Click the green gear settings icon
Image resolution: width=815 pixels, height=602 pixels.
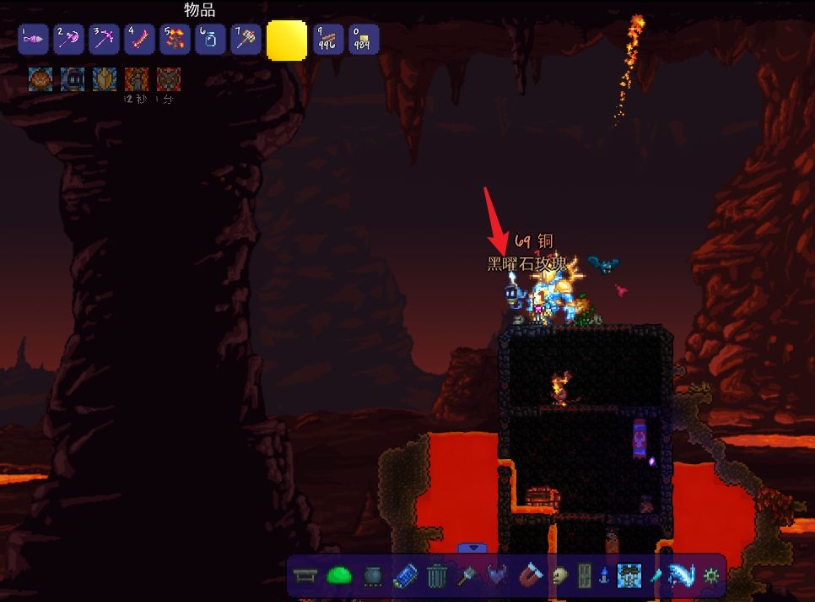(x=711, y=576)
